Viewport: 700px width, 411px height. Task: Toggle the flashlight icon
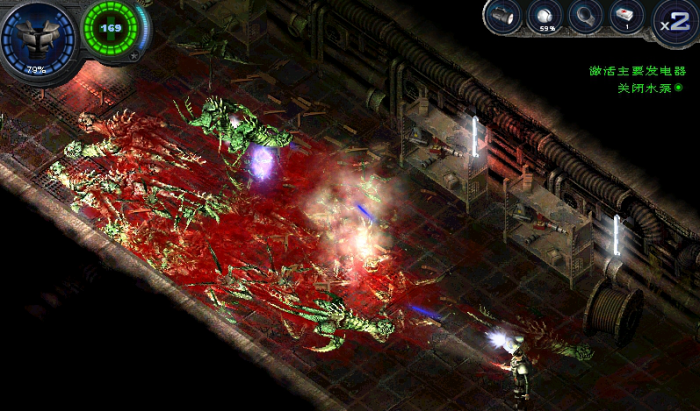point(504,17)
